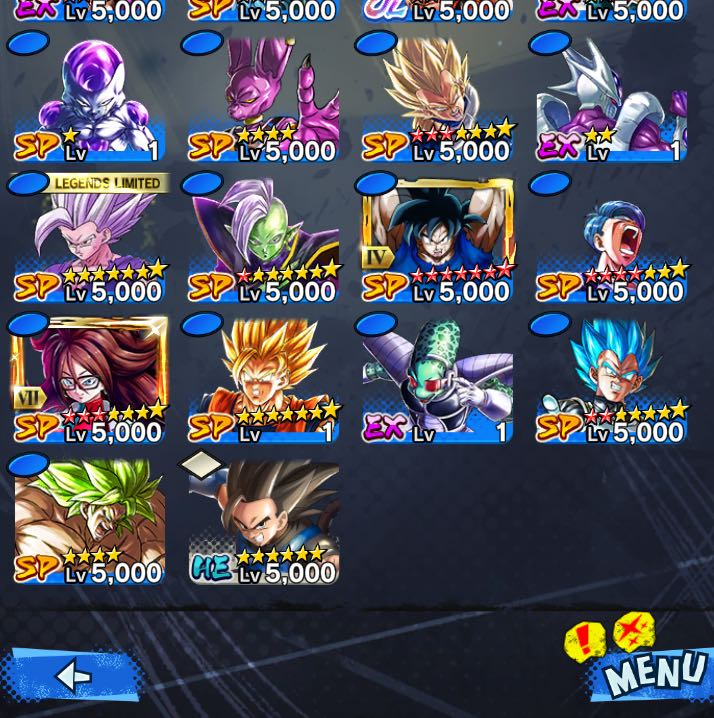
Task: Open the Legends Limited Gohan card
Action: coord(90,240)
